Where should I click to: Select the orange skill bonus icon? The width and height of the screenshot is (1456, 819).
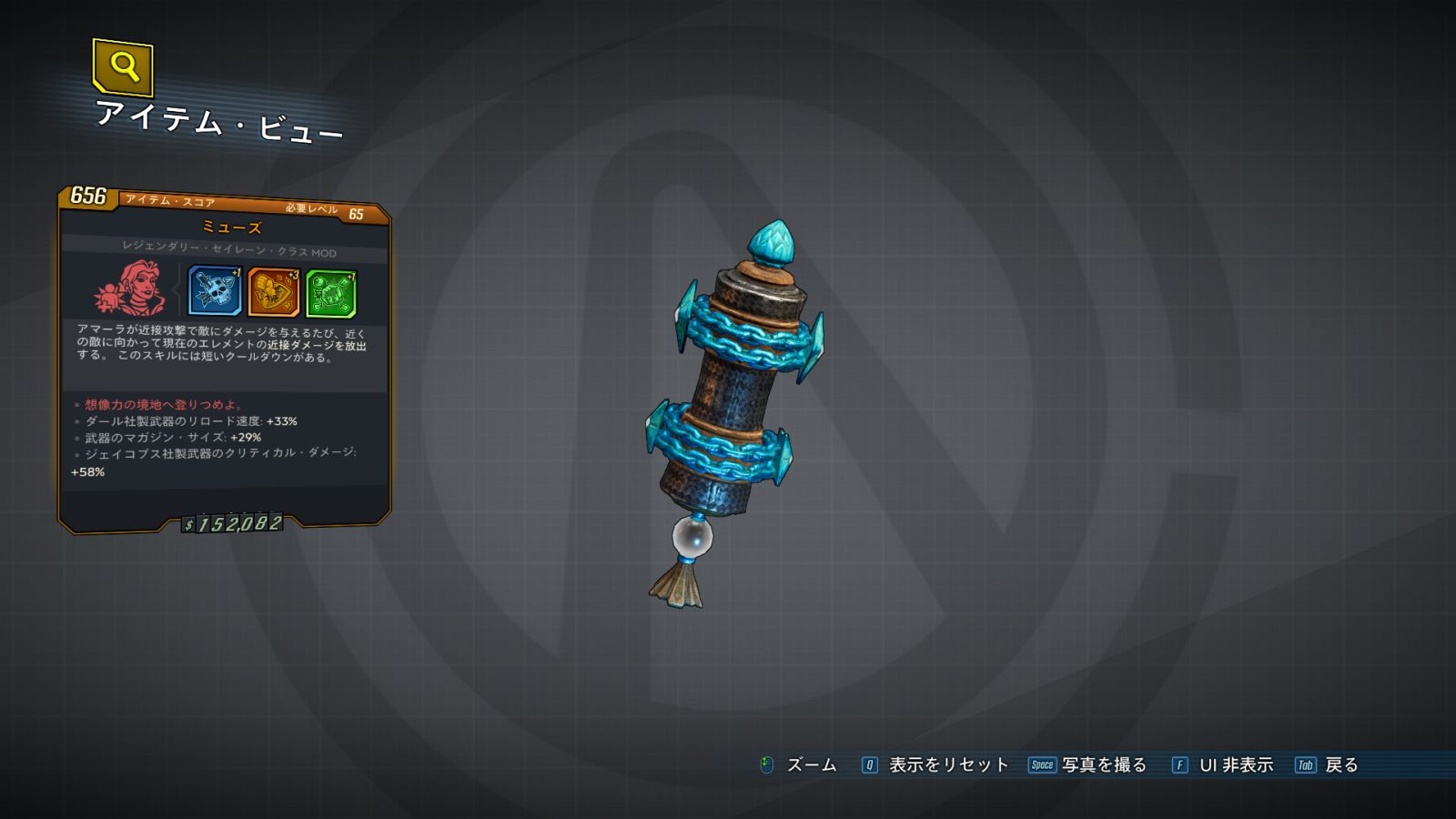coord(273,292)
